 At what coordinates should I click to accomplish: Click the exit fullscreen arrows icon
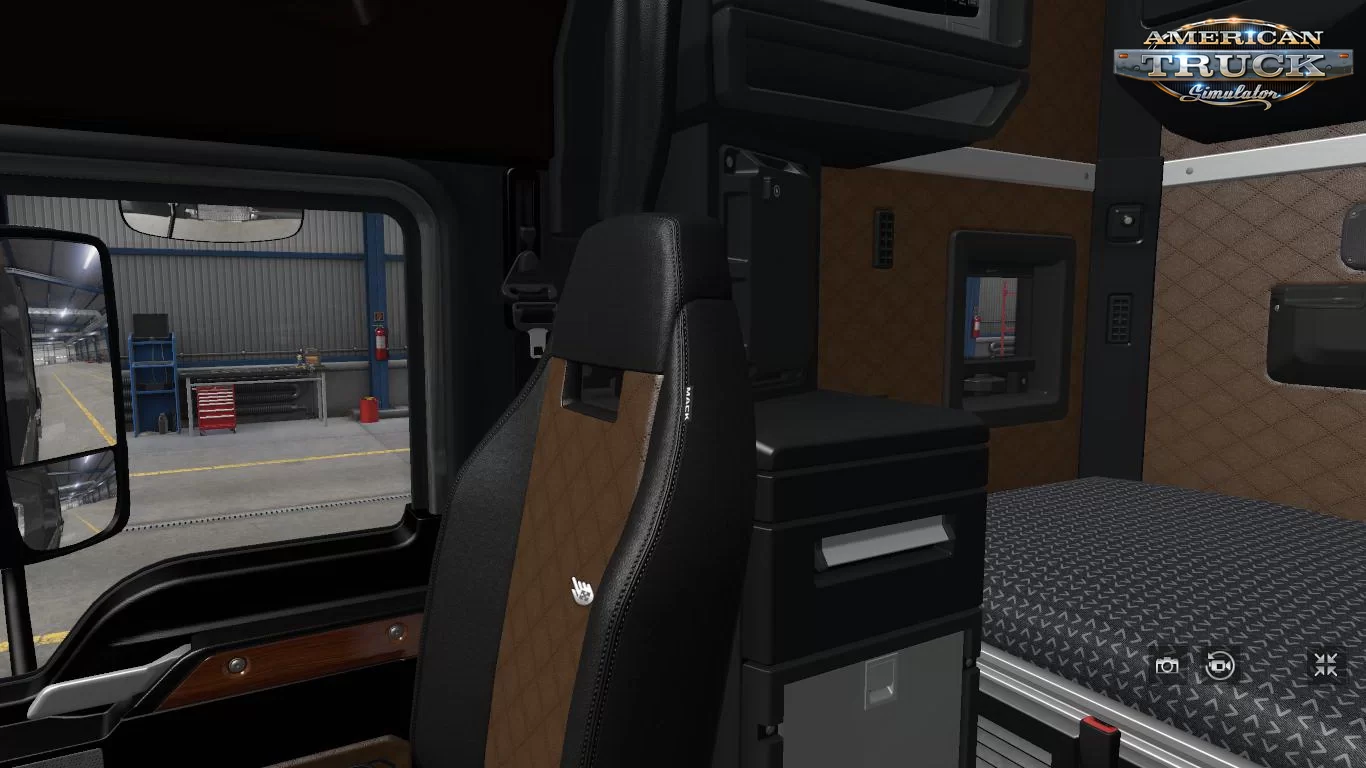pos(1326,665)
